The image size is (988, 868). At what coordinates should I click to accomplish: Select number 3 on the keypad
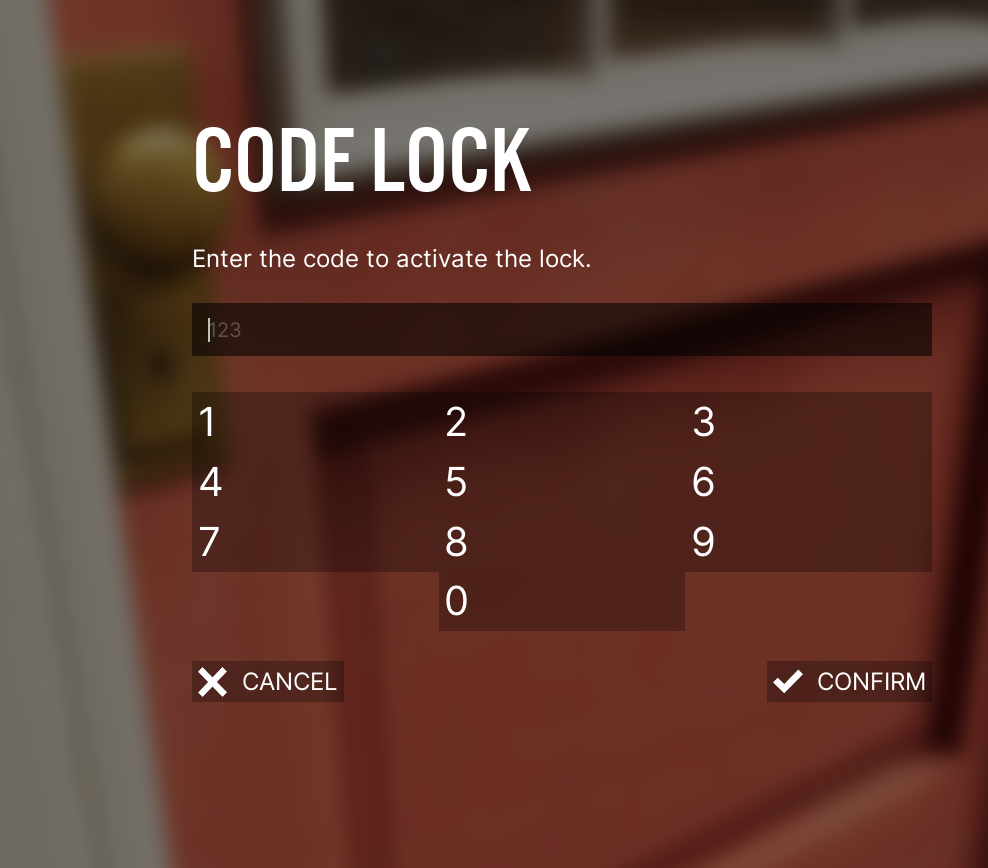(808, 422)
